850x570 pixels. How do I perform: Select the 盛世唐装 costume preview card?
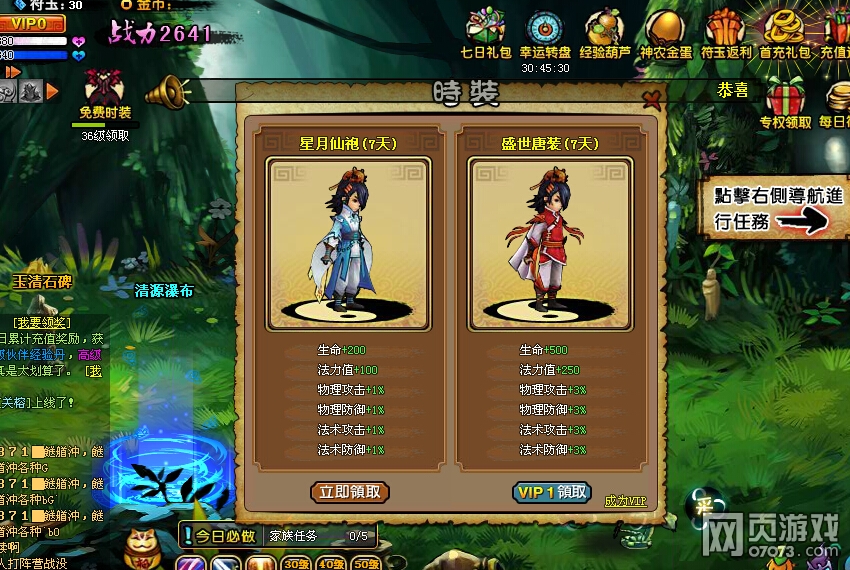550,243
